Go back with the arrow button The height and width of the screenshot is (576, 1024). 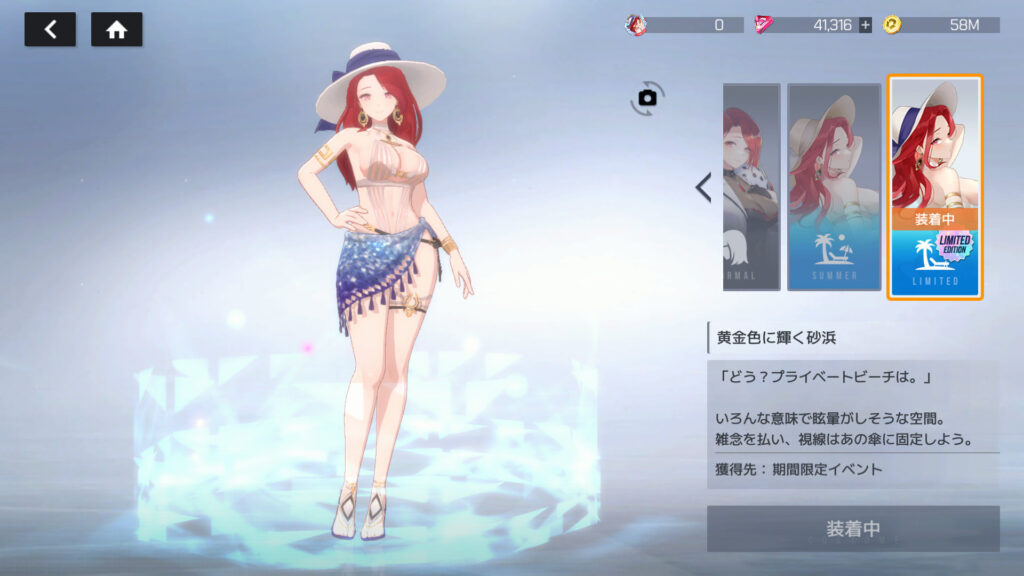(x=49, y=30)
